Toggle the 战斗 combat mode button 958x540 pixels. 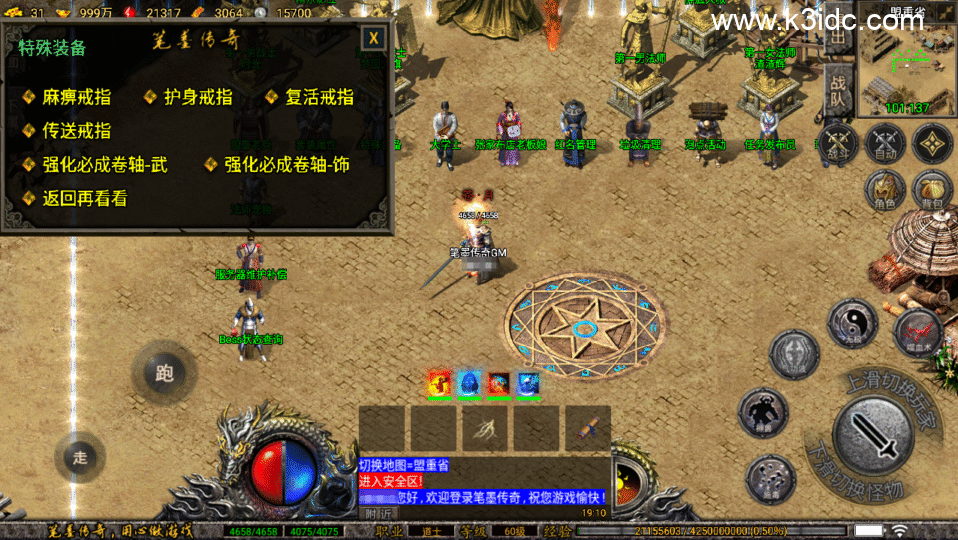point(836,144)
